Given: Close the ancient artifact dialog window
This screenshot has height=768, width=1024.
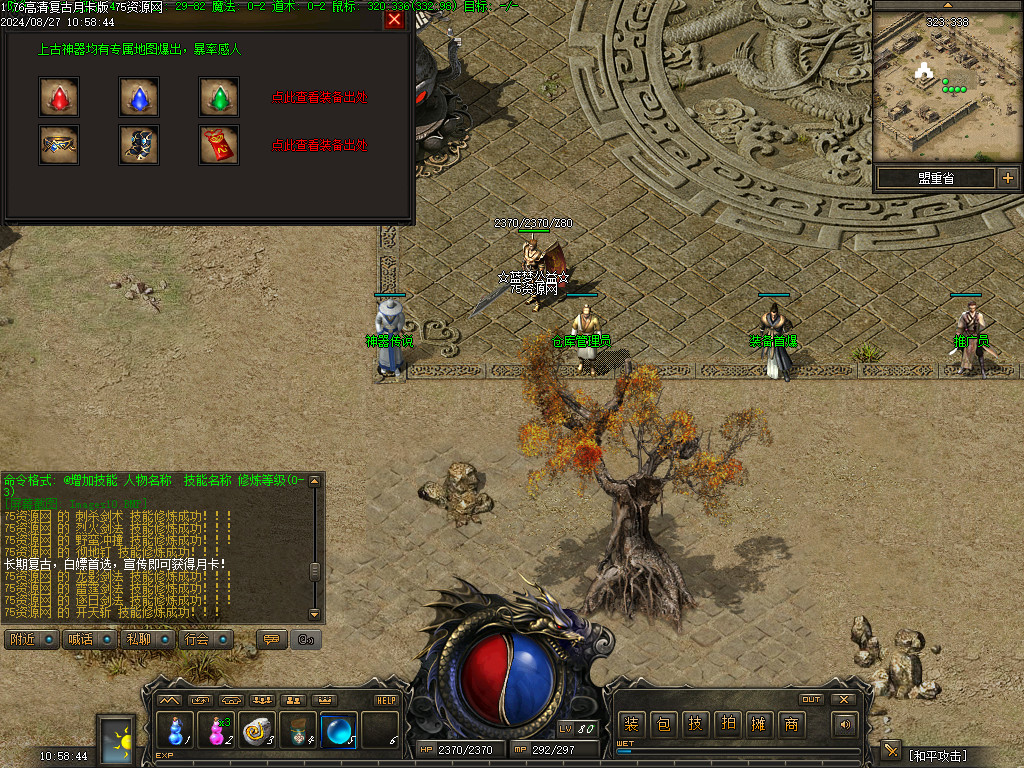Looking at the screenshot, I should click(394, 20).
